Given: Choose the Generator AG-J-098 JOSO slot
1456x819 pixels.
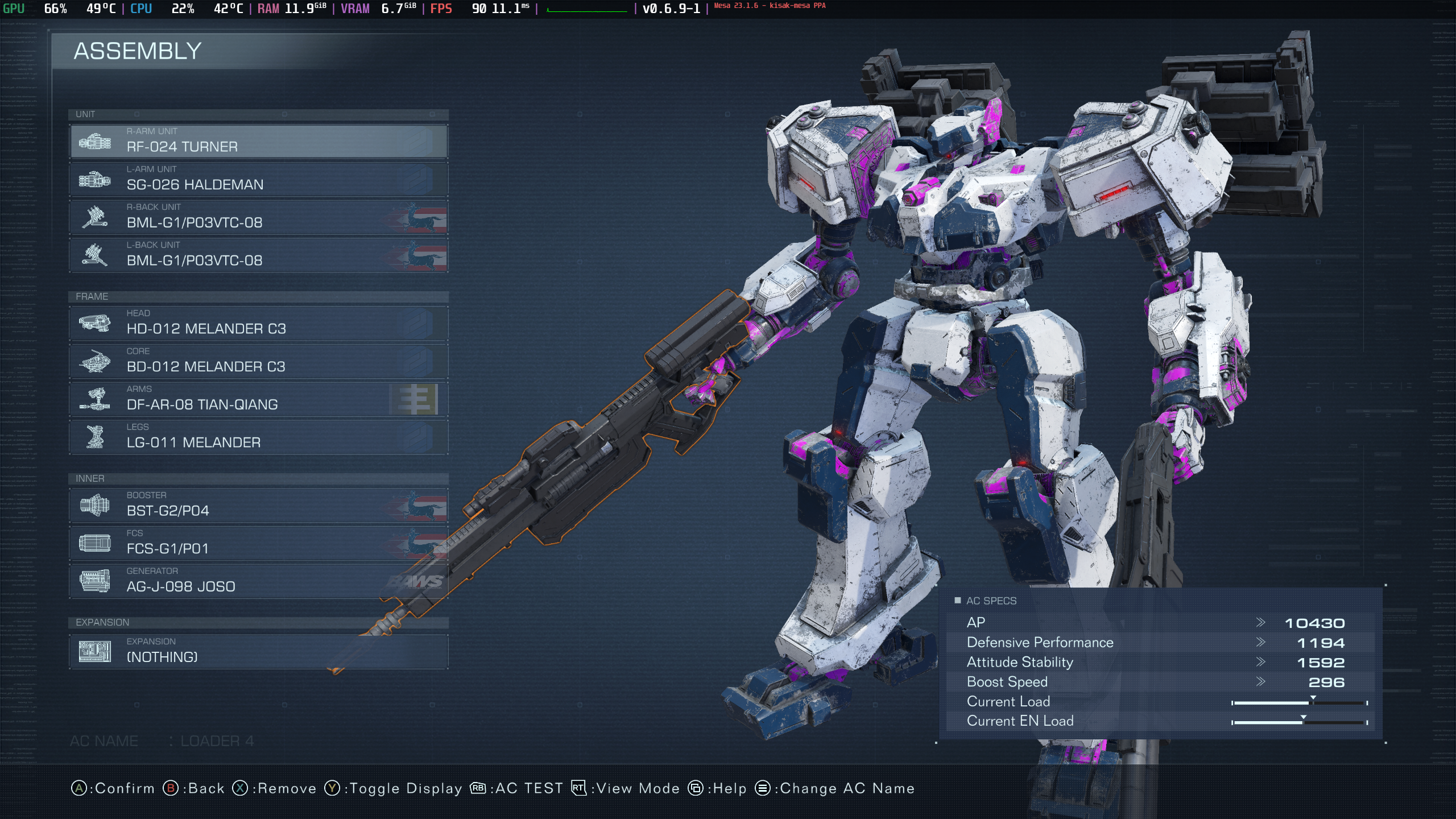Looking at the screenshot, I should pyautogui.click(x=259, y=581).
